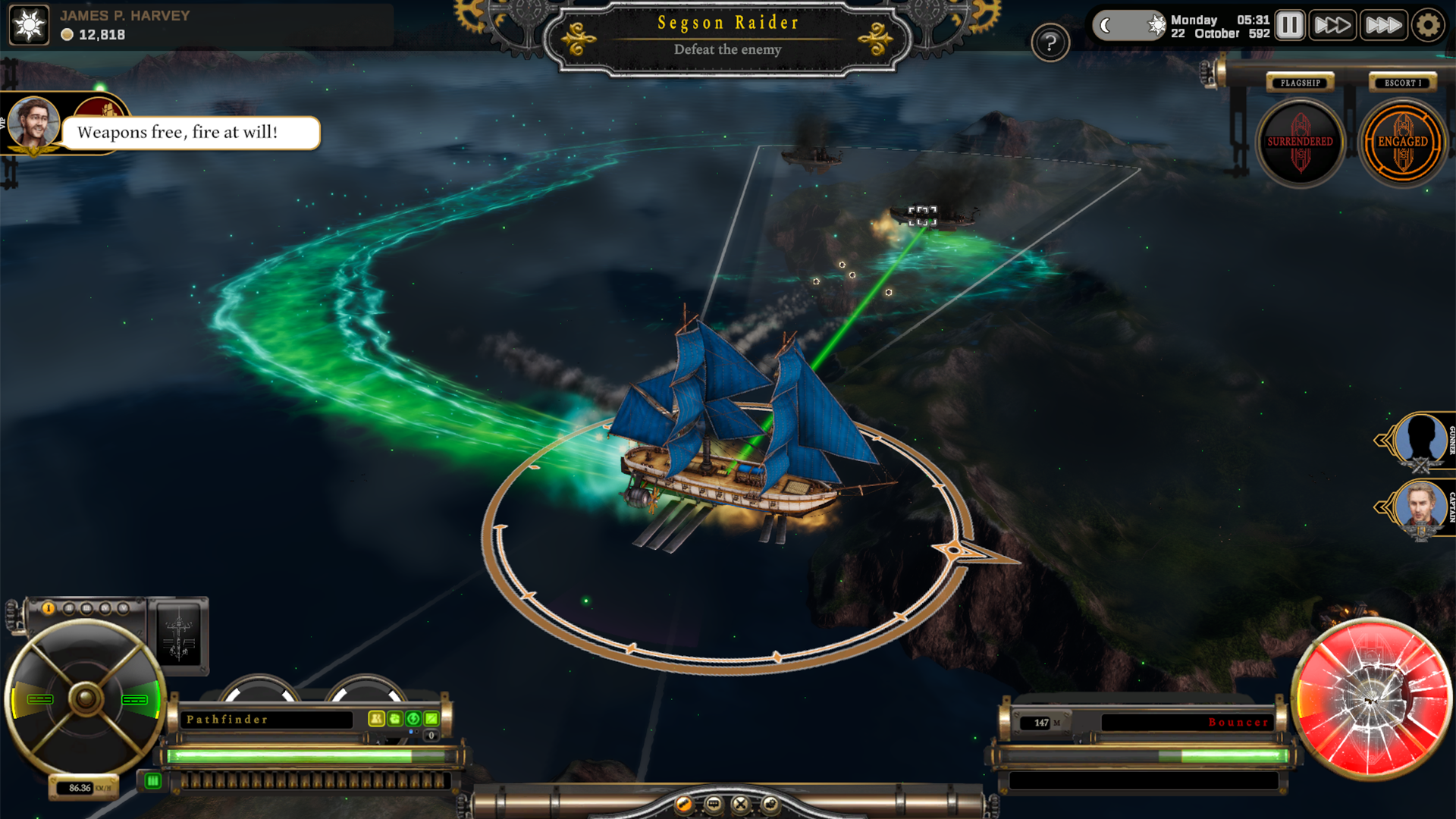Click the ENGAGED enemy status emblem

pos(1404,142)
